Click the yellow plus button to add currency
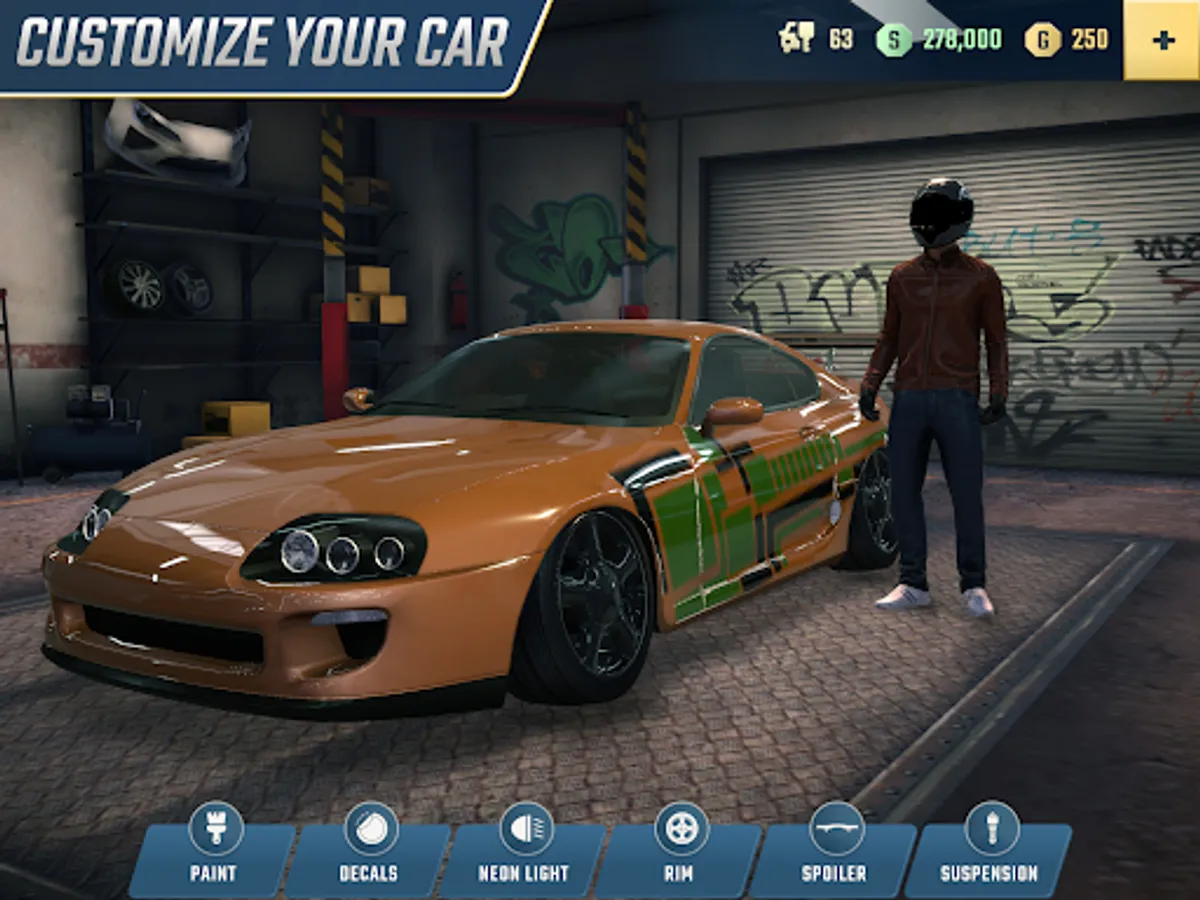Viewport: 1200px width, 900px height. pyautogui.click(x=1162, y=40)
